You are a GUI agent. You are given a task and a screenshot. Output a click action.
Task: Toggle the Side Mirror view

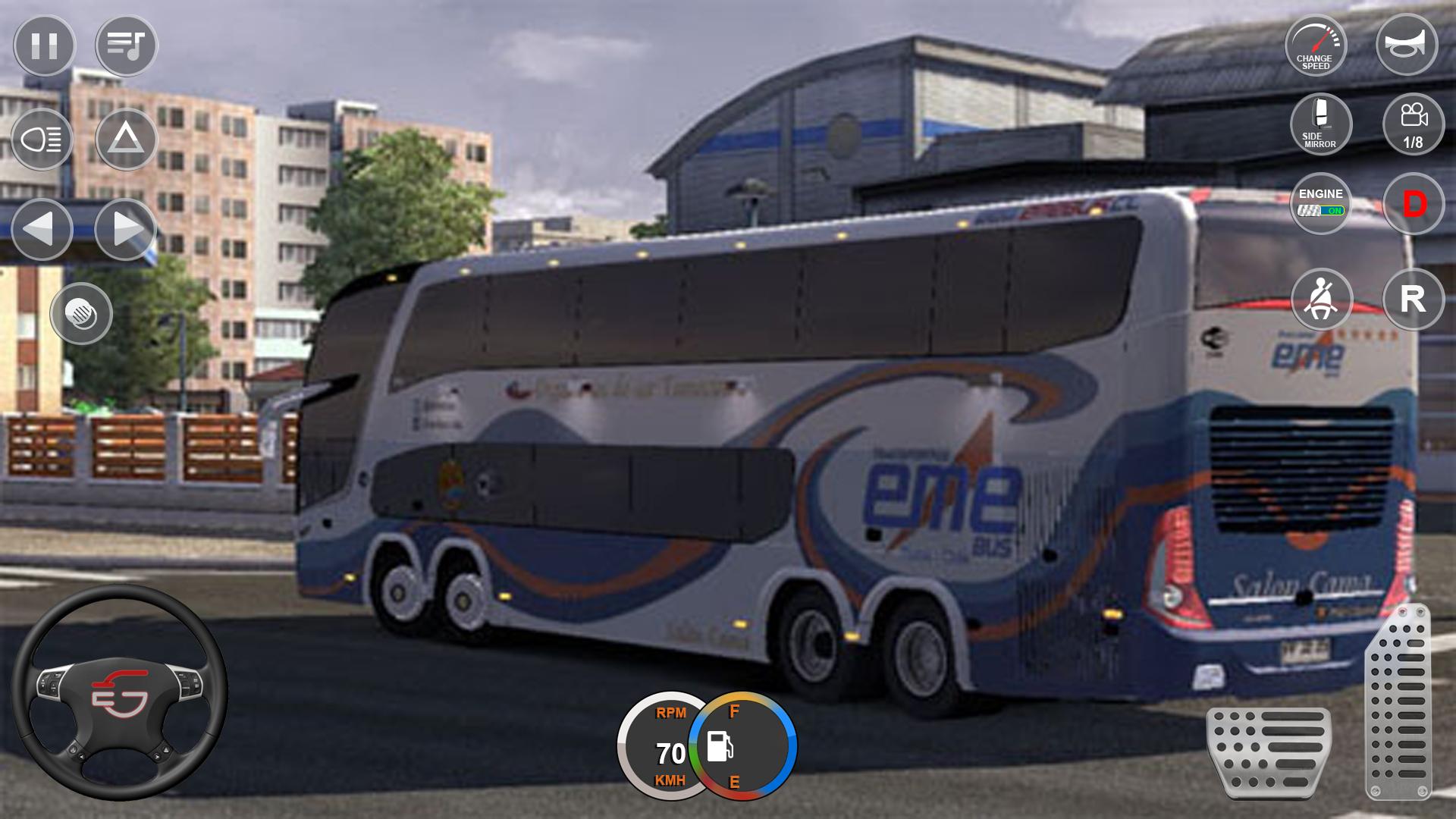[x=1320, y=124]
